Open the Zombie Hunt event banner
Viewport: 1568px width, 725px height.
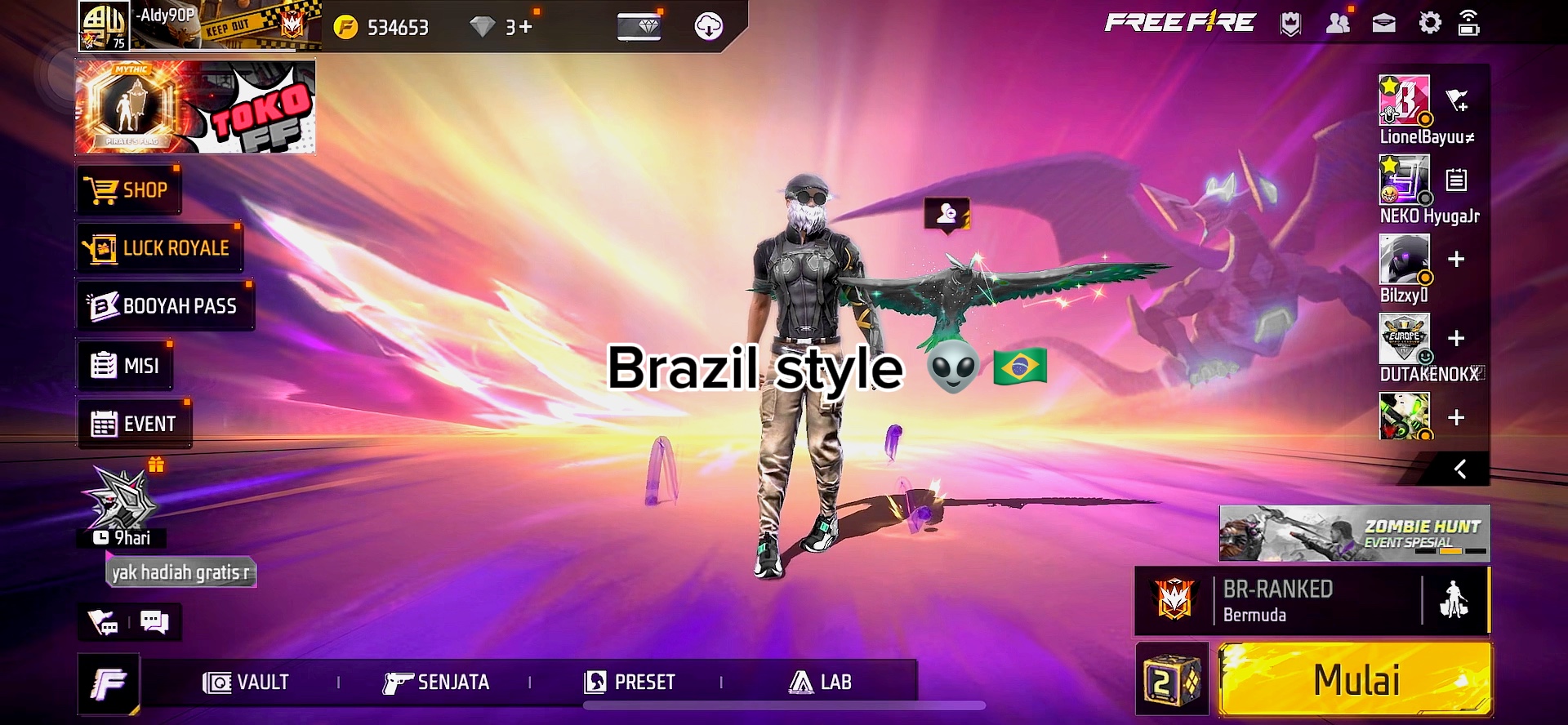pos(1354,533)
